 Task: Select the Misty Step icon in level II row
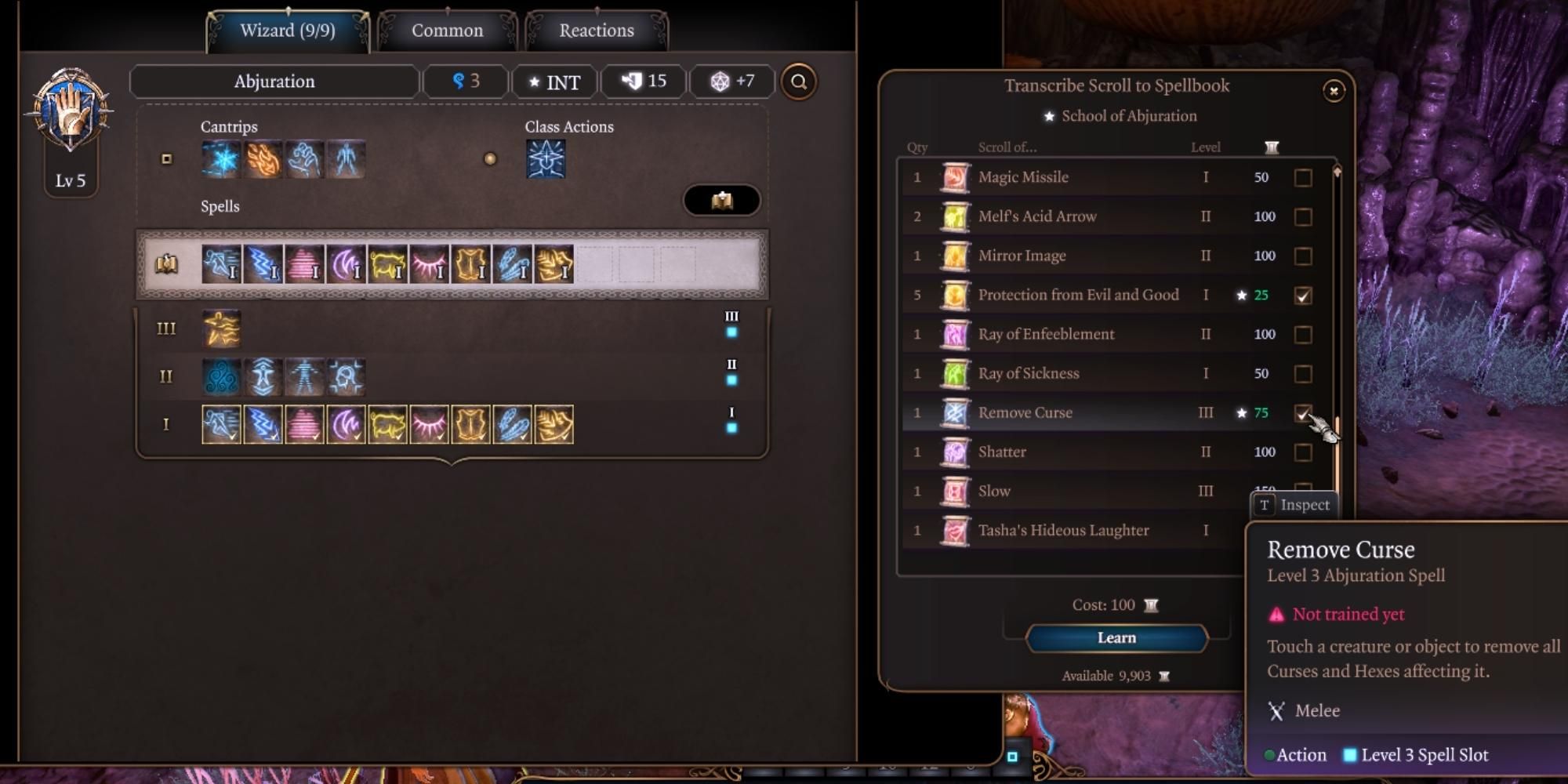[x=265, y=376]
